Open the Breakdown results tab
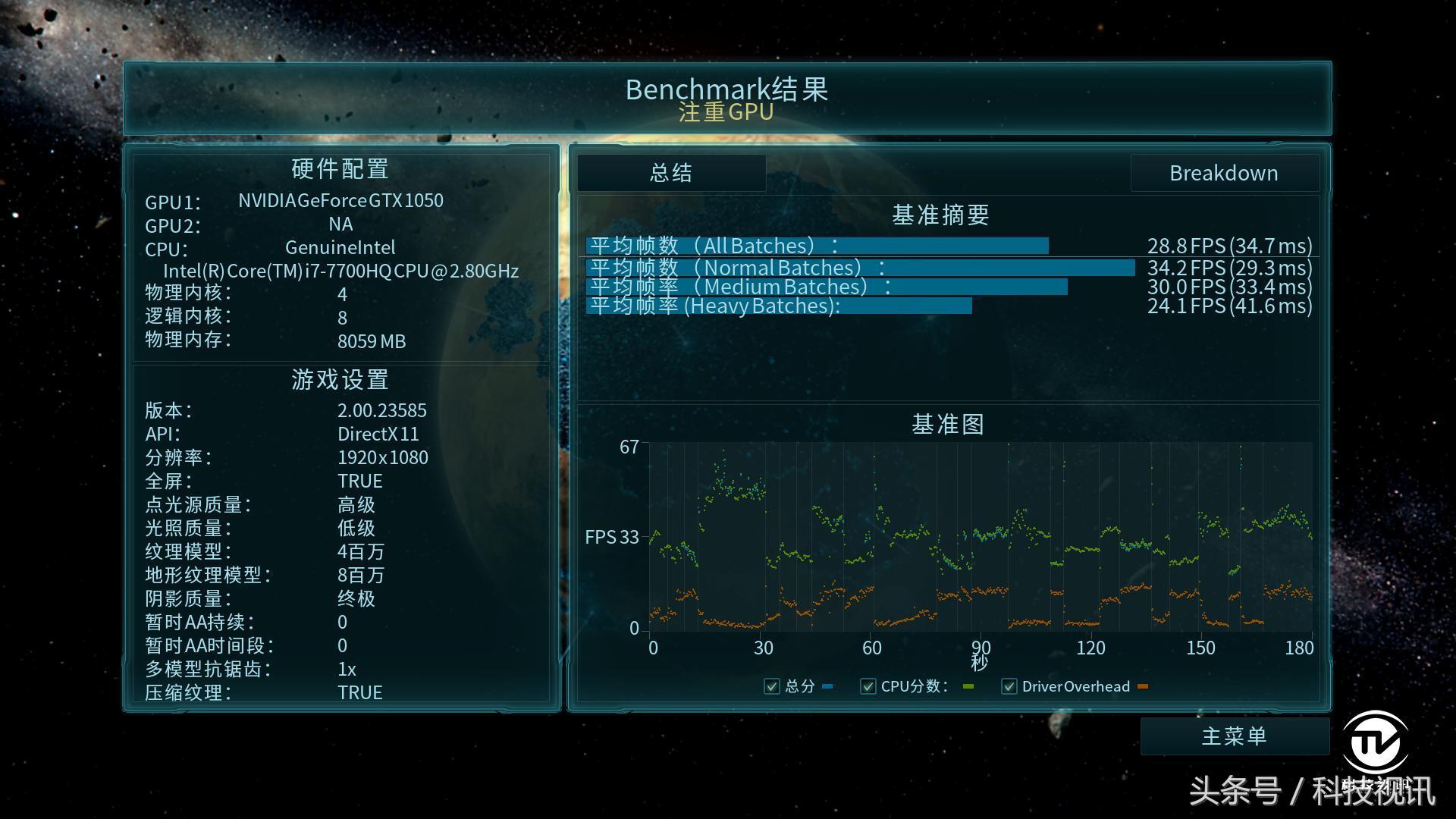The height and width of the screenshot is (819, 1456). [1224, 173]
